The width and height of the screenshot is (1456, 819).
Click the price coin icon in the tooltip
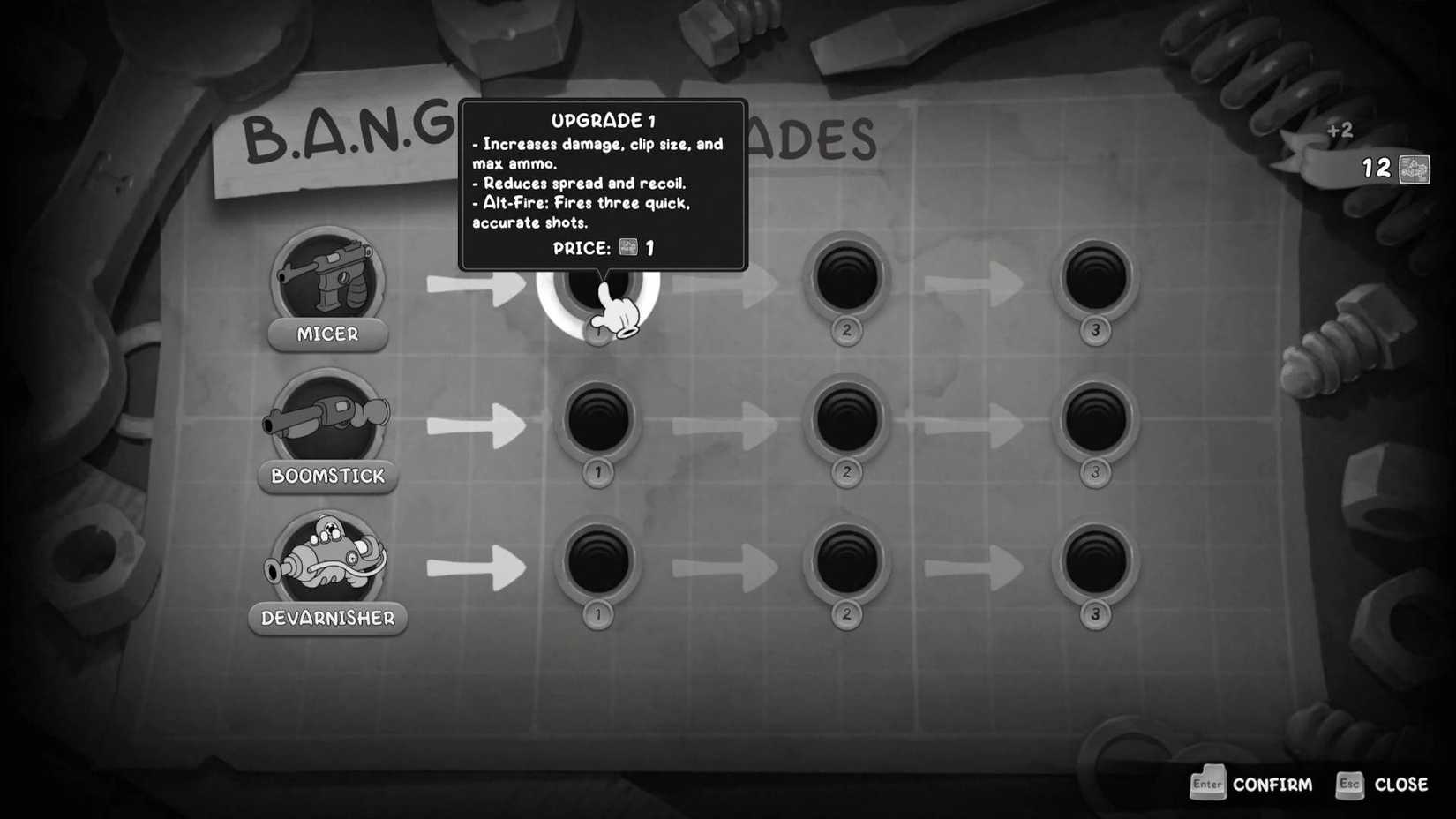pos(627,248)
